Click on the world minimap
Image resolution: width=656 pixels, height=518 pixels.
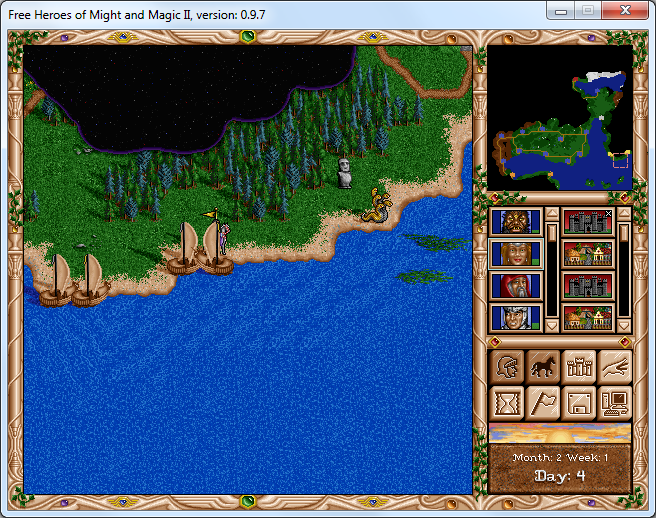(x=560, y=118)
